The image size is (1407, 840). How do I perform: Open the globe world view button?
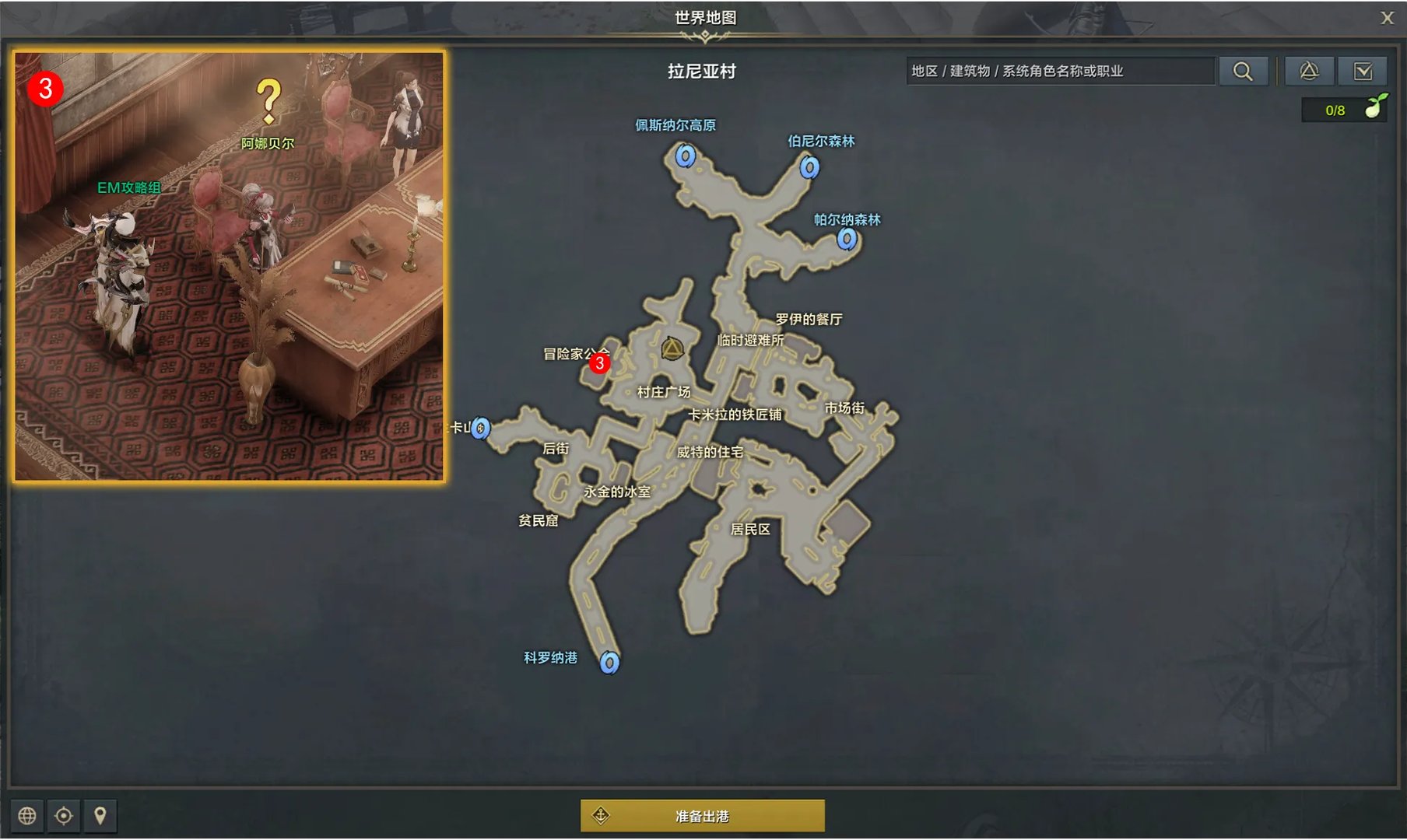coord(27,815)
